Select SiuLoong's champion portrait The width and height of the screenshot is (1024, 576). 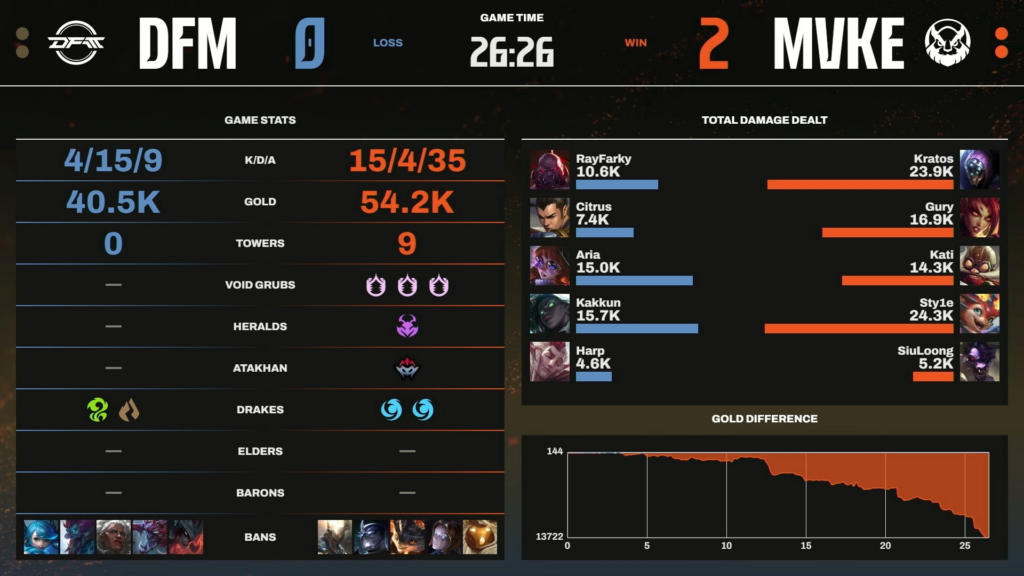coord(979,361)
